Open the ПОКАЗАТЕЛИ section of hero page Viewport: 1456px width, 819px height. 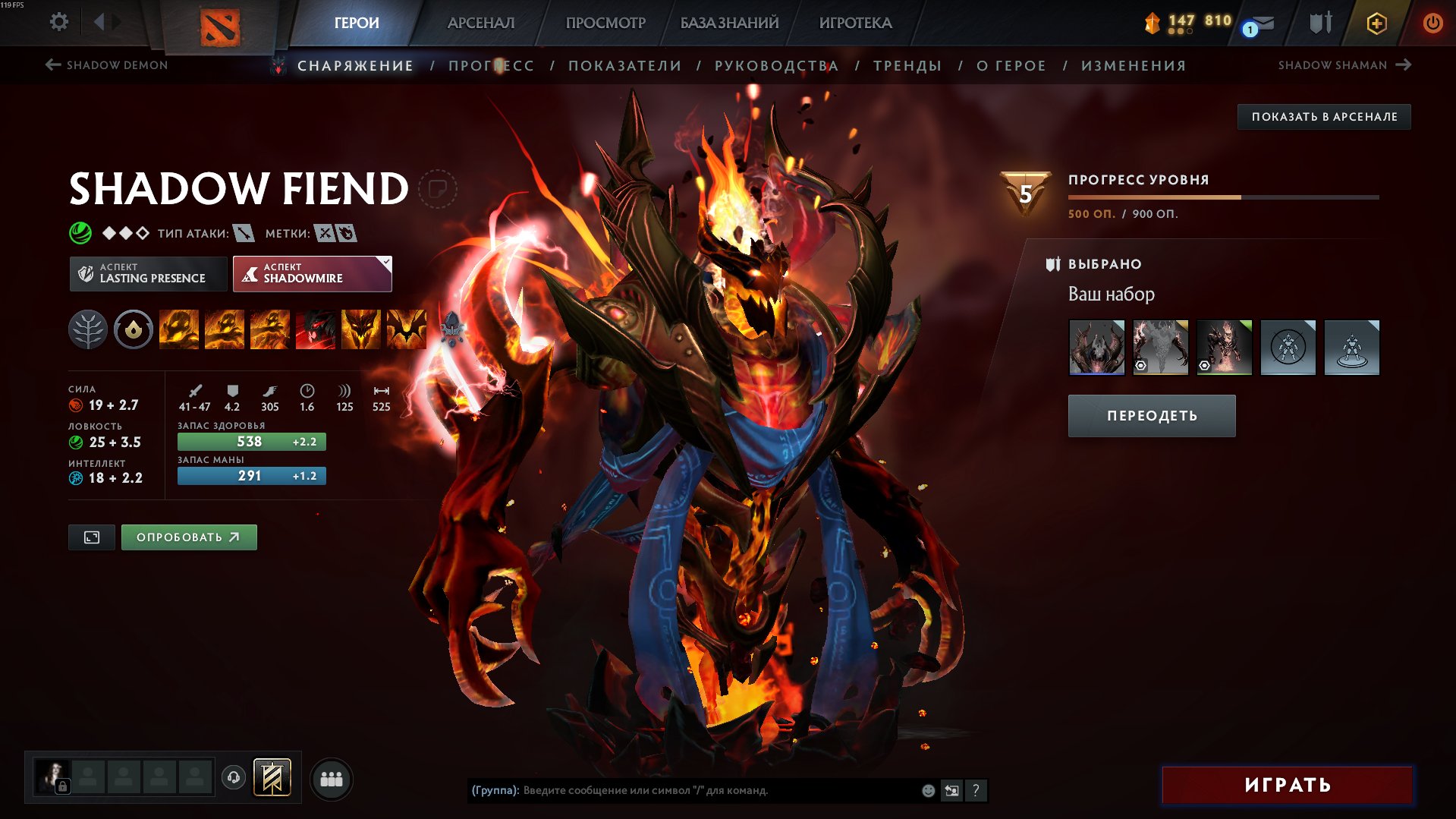point(624,65)
